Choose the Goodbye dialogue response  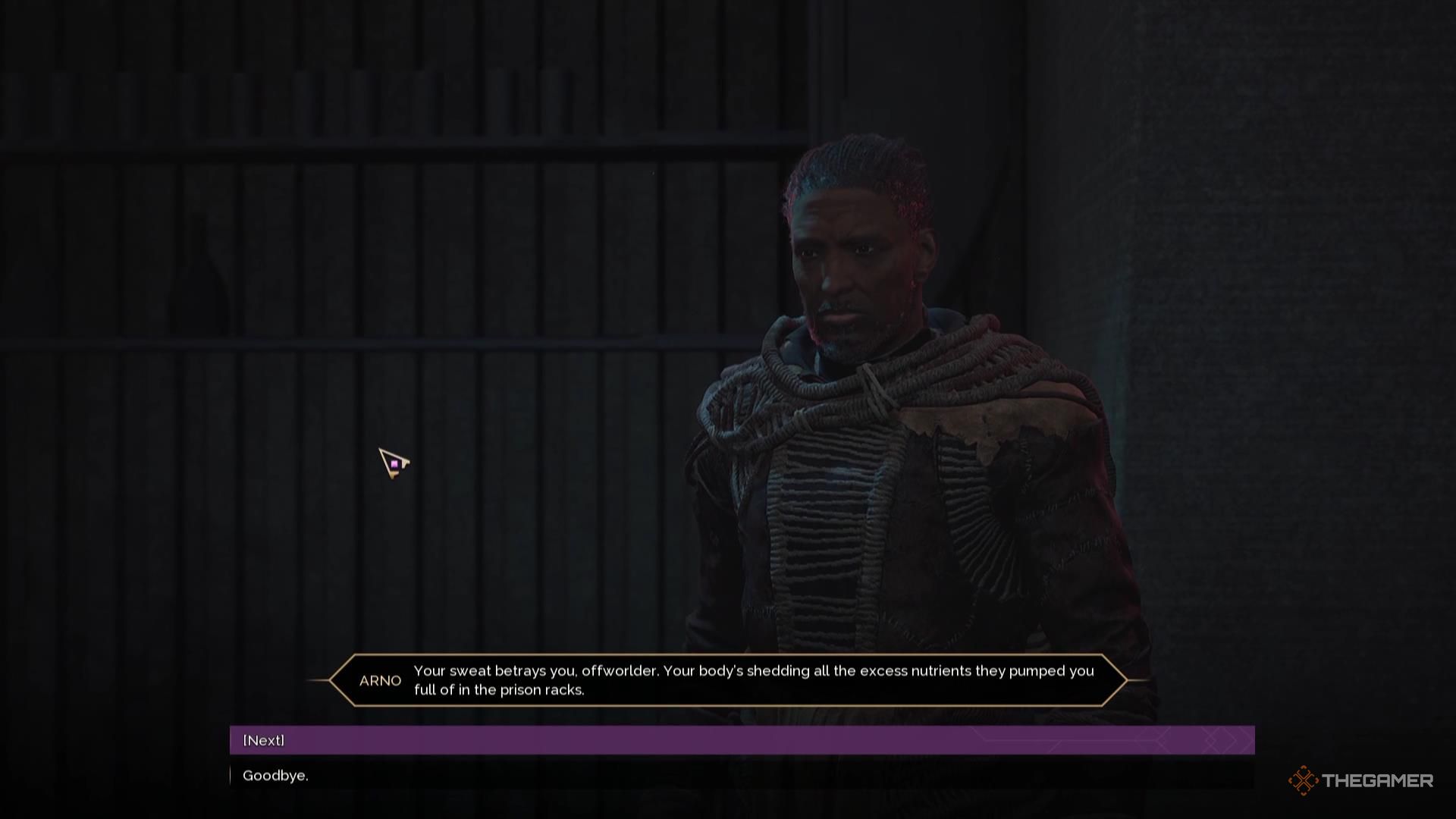click(x=275, y=776)
